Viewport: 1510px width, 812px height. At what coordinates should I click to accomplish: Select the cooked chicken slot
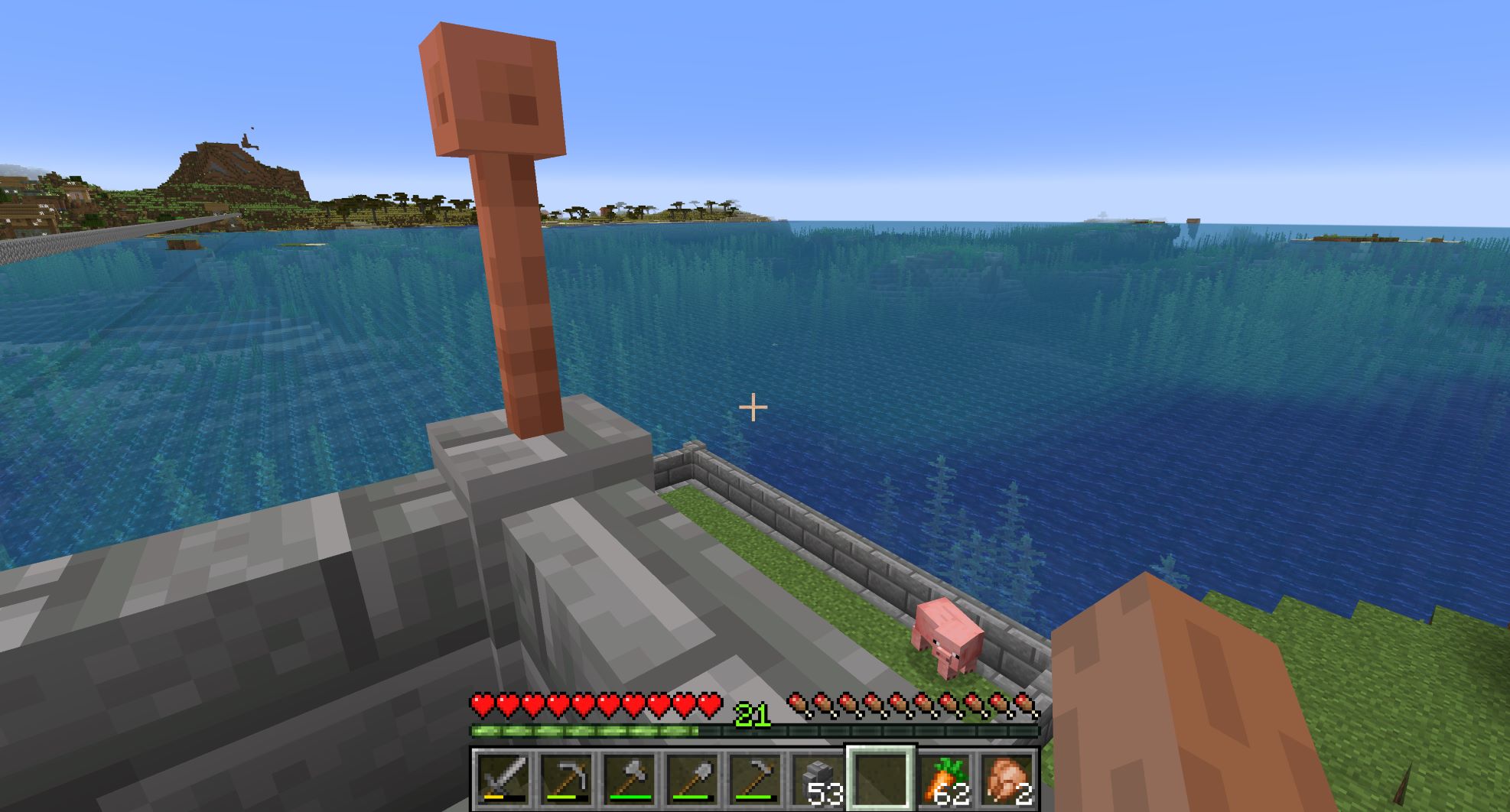tap(1007, 779)
